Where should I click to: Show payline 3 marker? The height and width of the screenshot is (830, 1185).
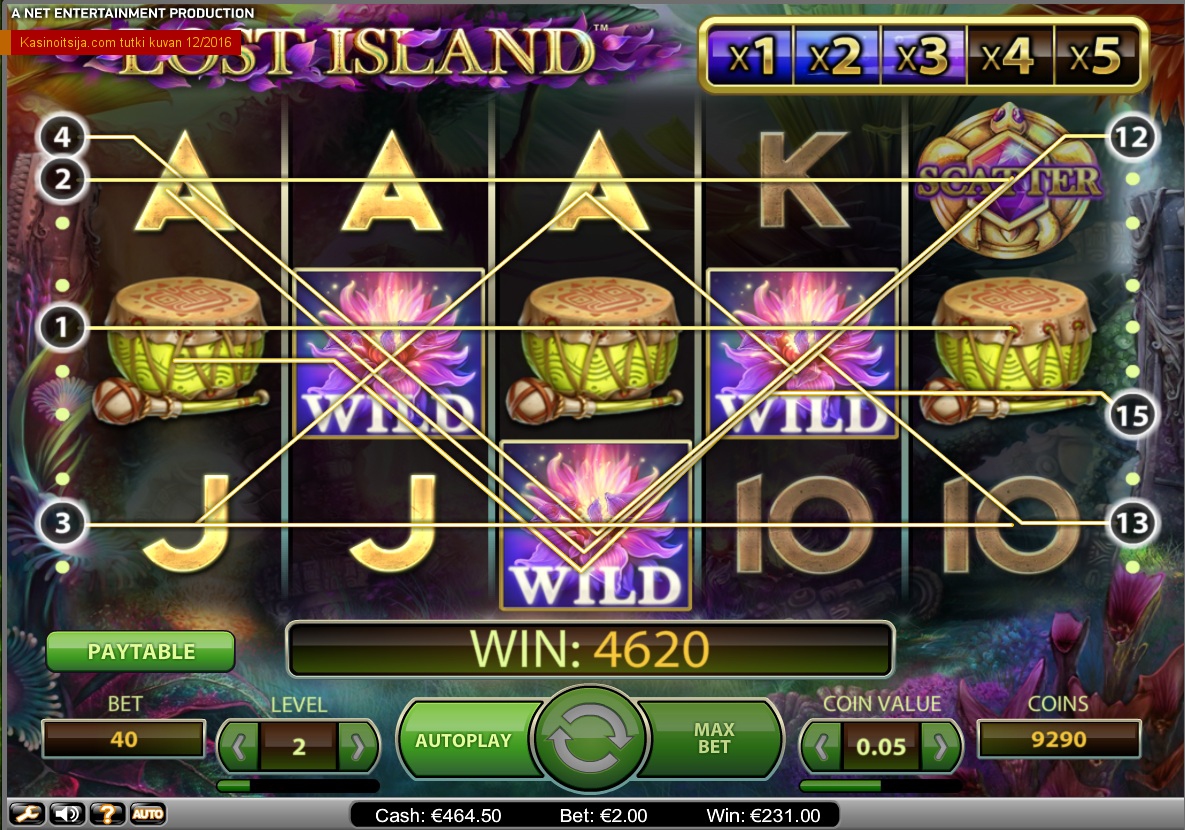point(63,523)
